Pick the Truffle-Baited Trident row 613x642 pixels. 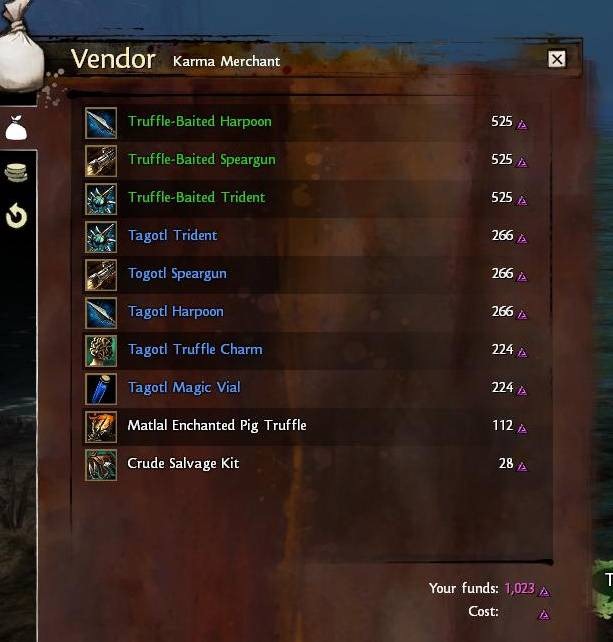click(x=196, y=198)
